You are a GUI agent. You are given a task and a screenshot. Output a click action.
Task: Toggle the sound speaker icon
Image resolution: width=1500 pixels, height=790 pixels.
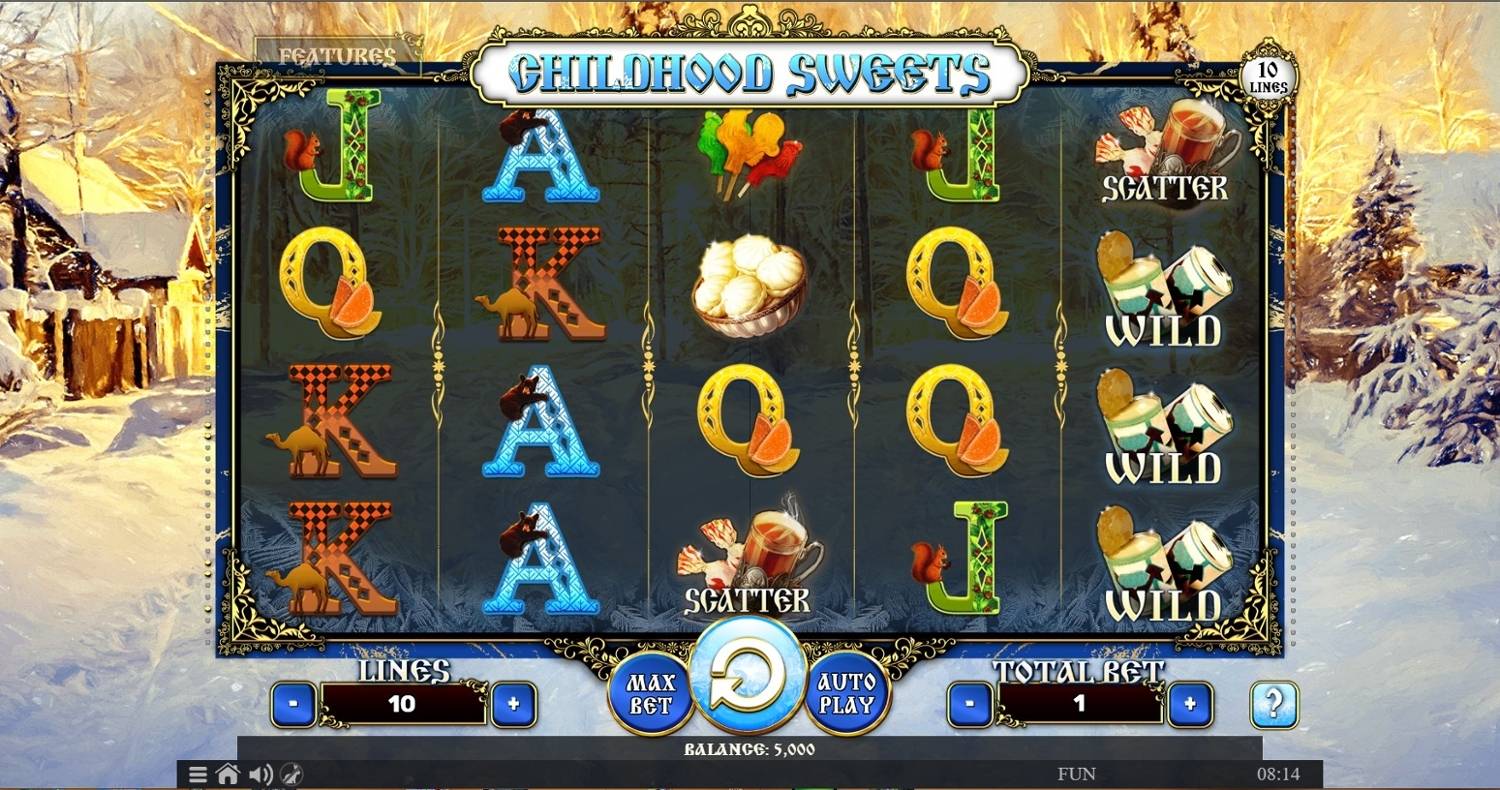[x=260, y=774]
